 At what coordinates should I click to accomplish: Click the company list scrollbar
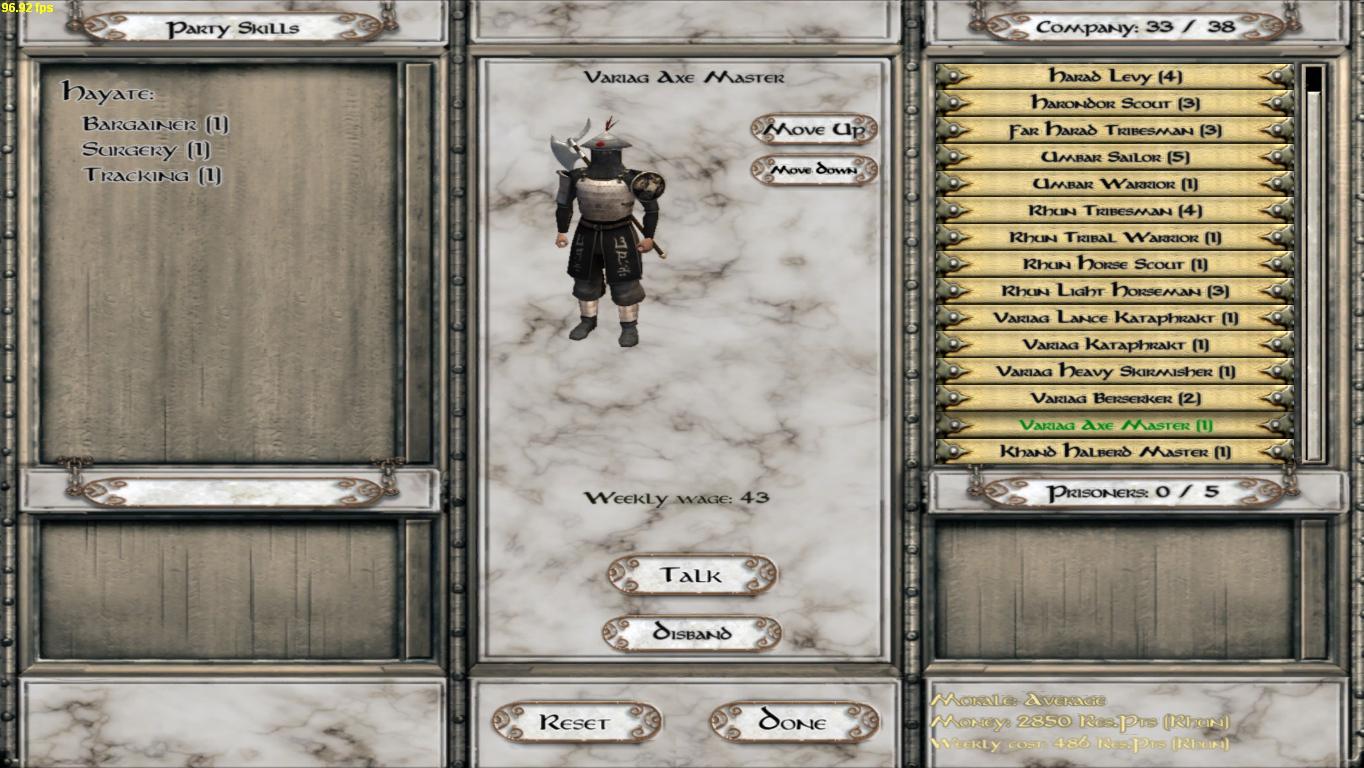coord(1314,260)
